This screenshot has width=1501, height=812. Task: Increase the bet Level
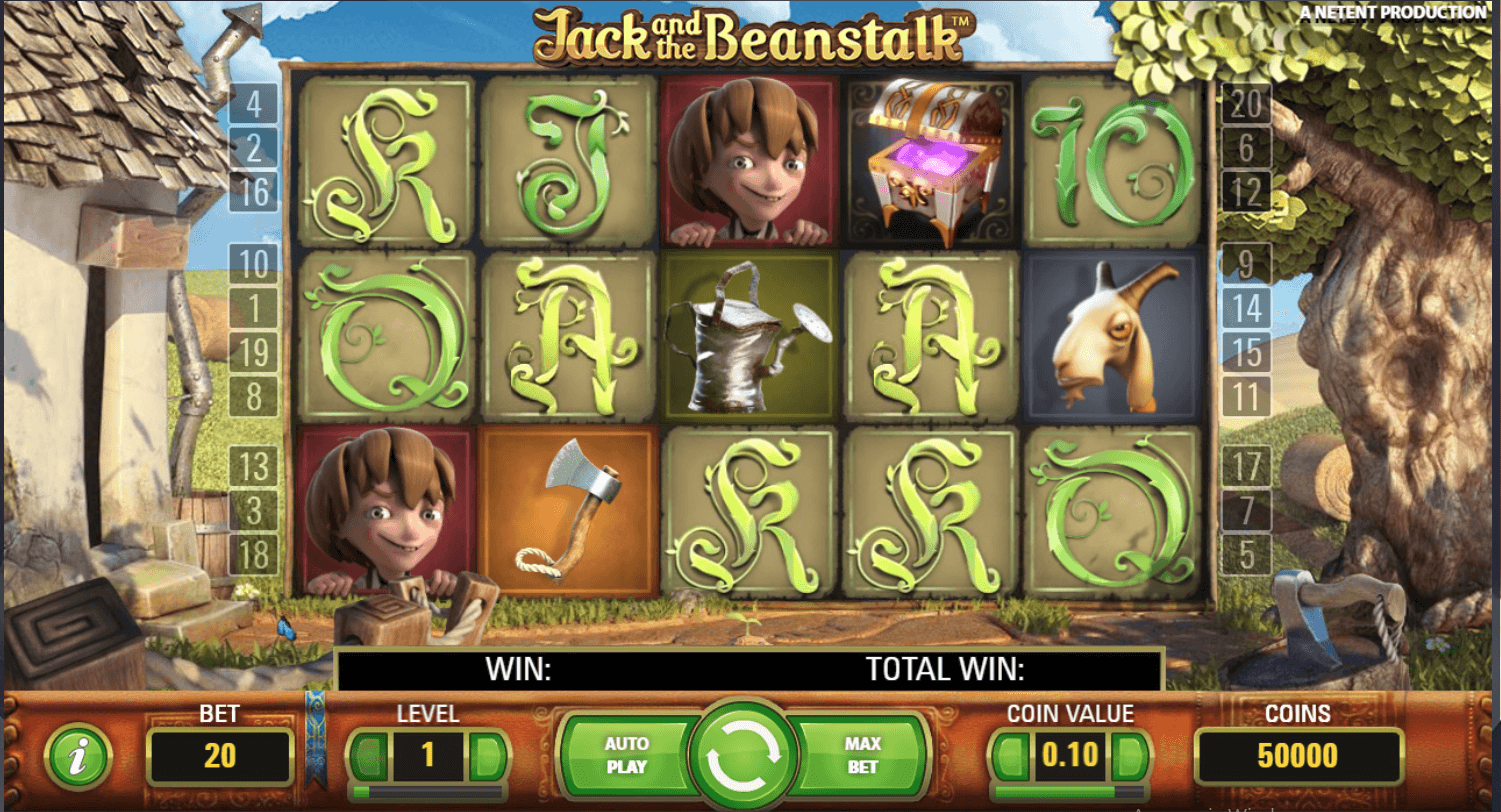487,754
